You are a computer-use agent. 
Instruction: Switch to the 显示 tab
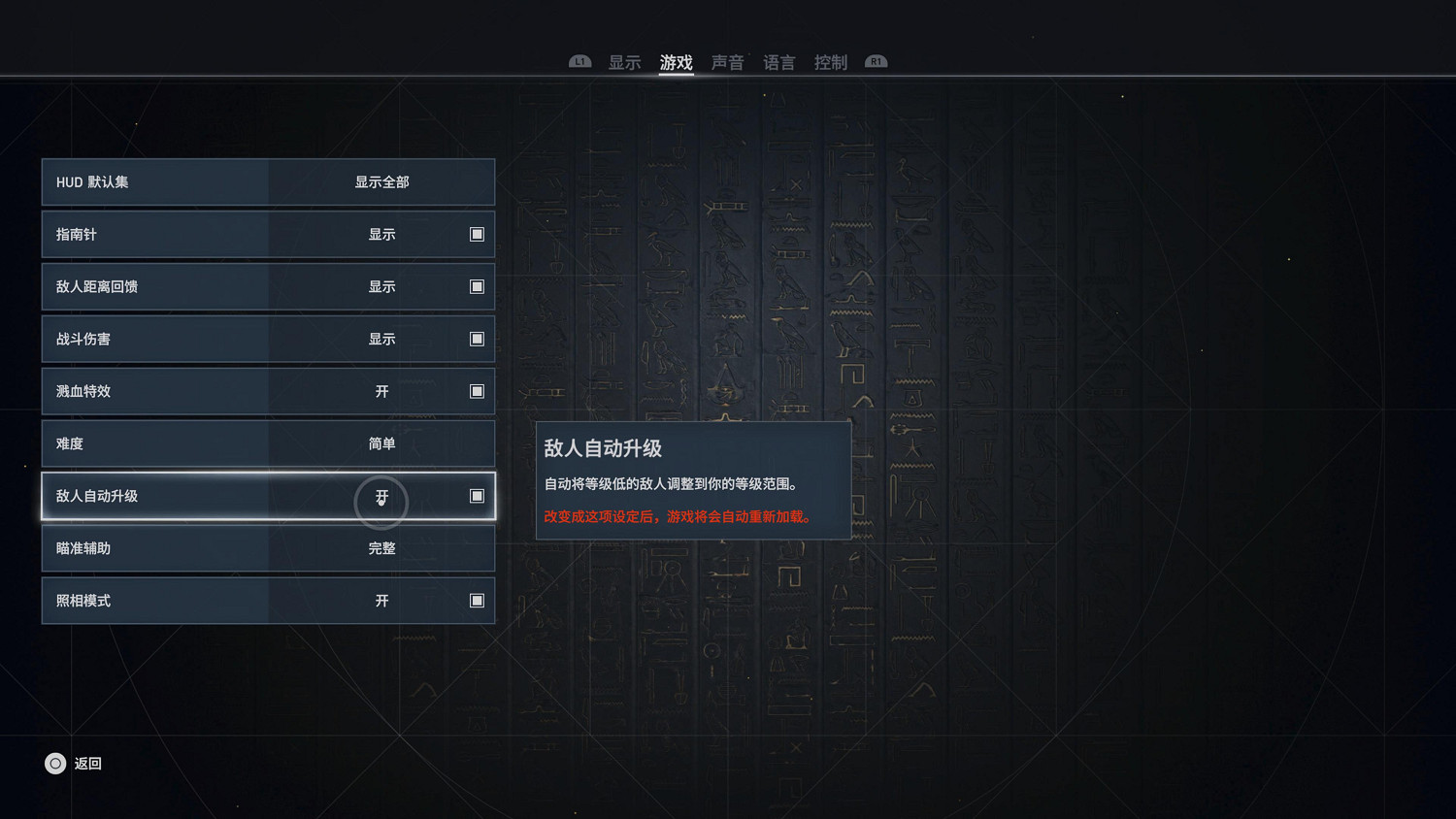624,62
